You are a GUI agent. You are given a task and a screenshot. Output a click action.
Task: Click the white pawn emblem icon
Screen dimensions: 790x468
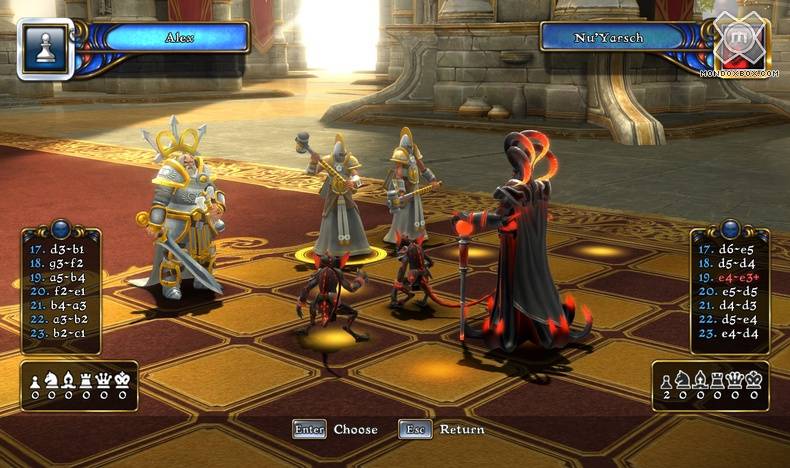[x=43, y=47]
